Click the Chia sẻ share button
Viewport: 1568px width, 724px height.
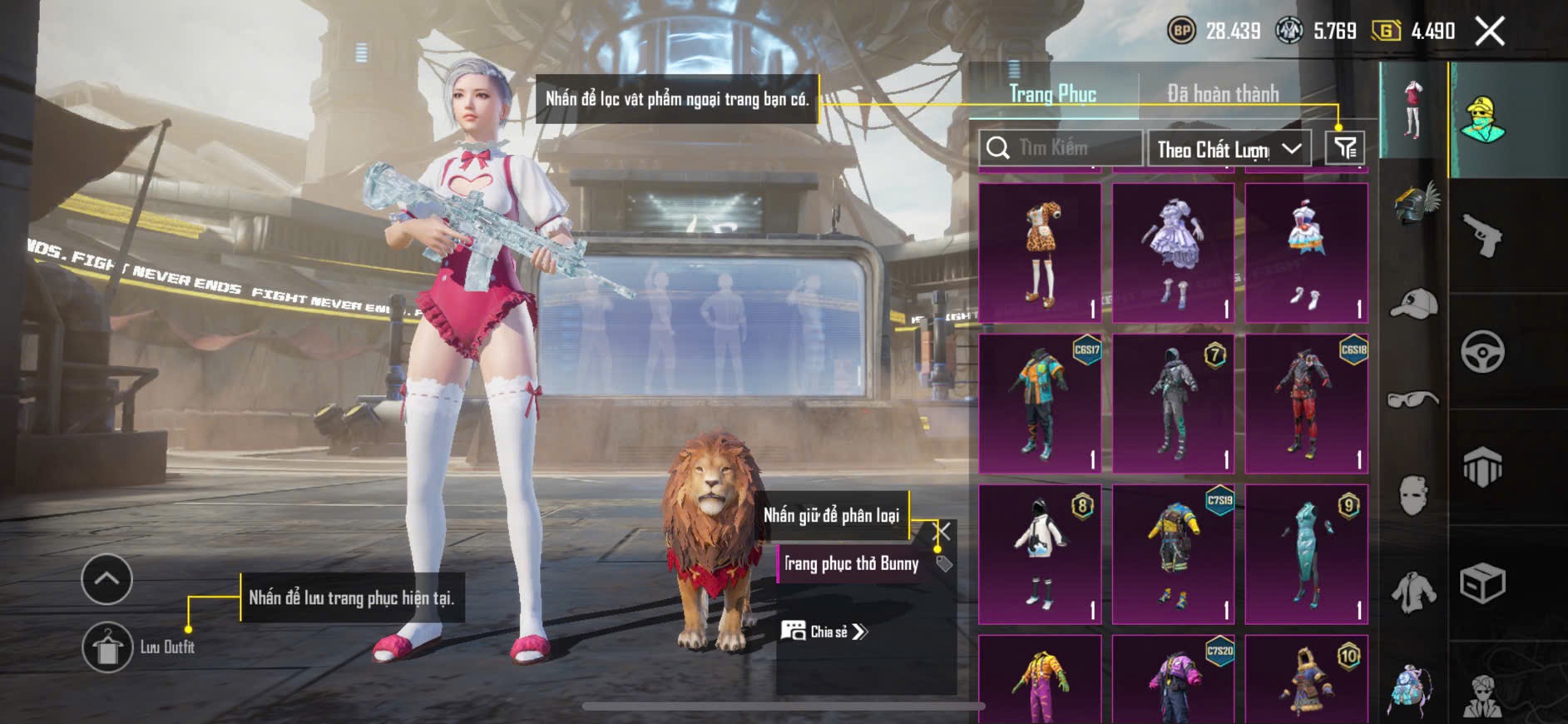click(x=824, y=632)
